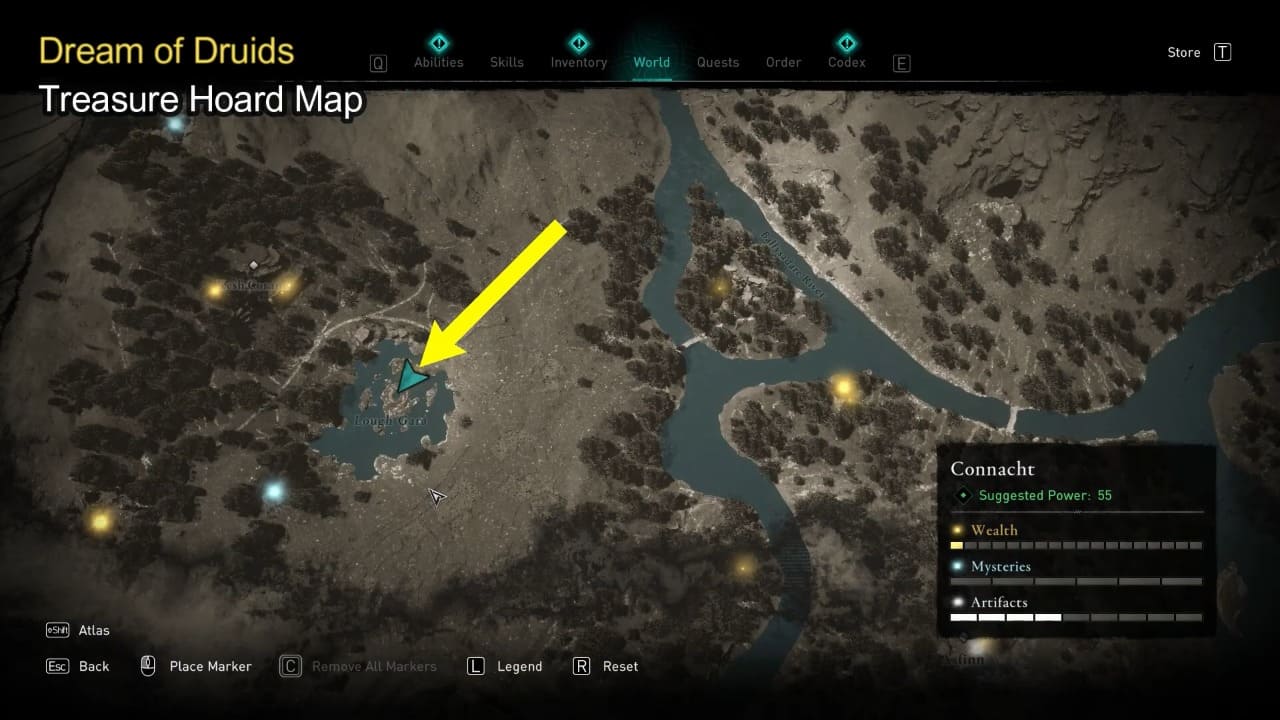This screenshot has width=1280, height=720.
Task: Click the Place Marker button
Action: tap(210, 666)
